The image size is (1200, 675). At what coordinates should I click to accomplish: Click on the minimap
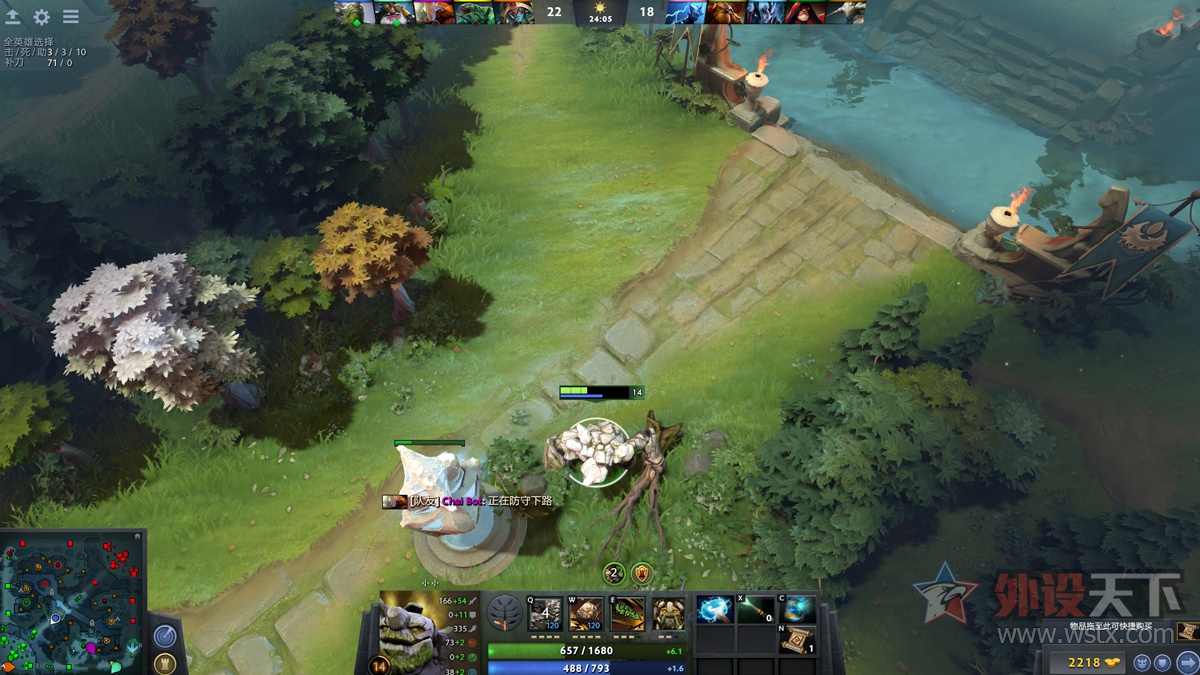(72, 602)
